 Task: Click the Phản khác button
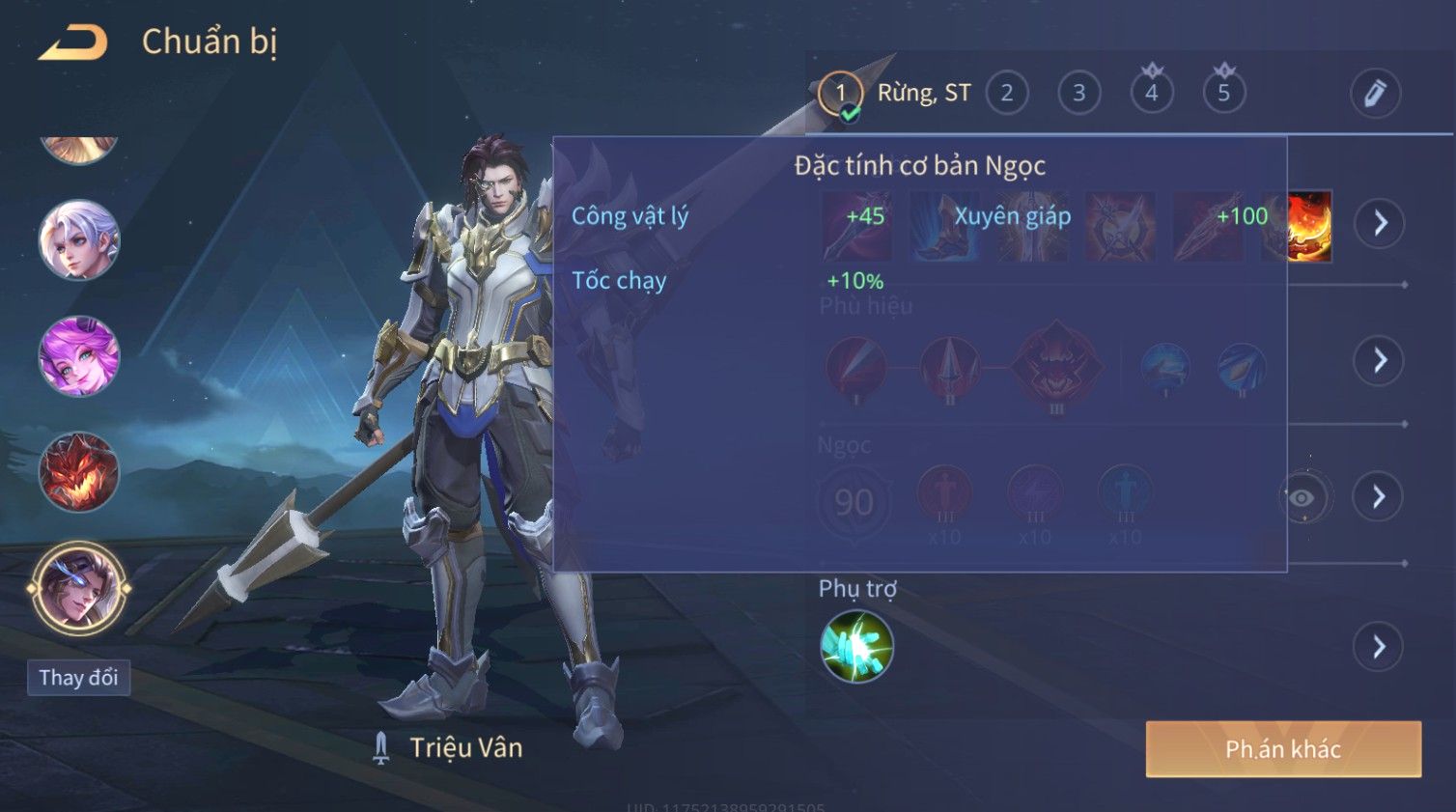click(1283, 749)
